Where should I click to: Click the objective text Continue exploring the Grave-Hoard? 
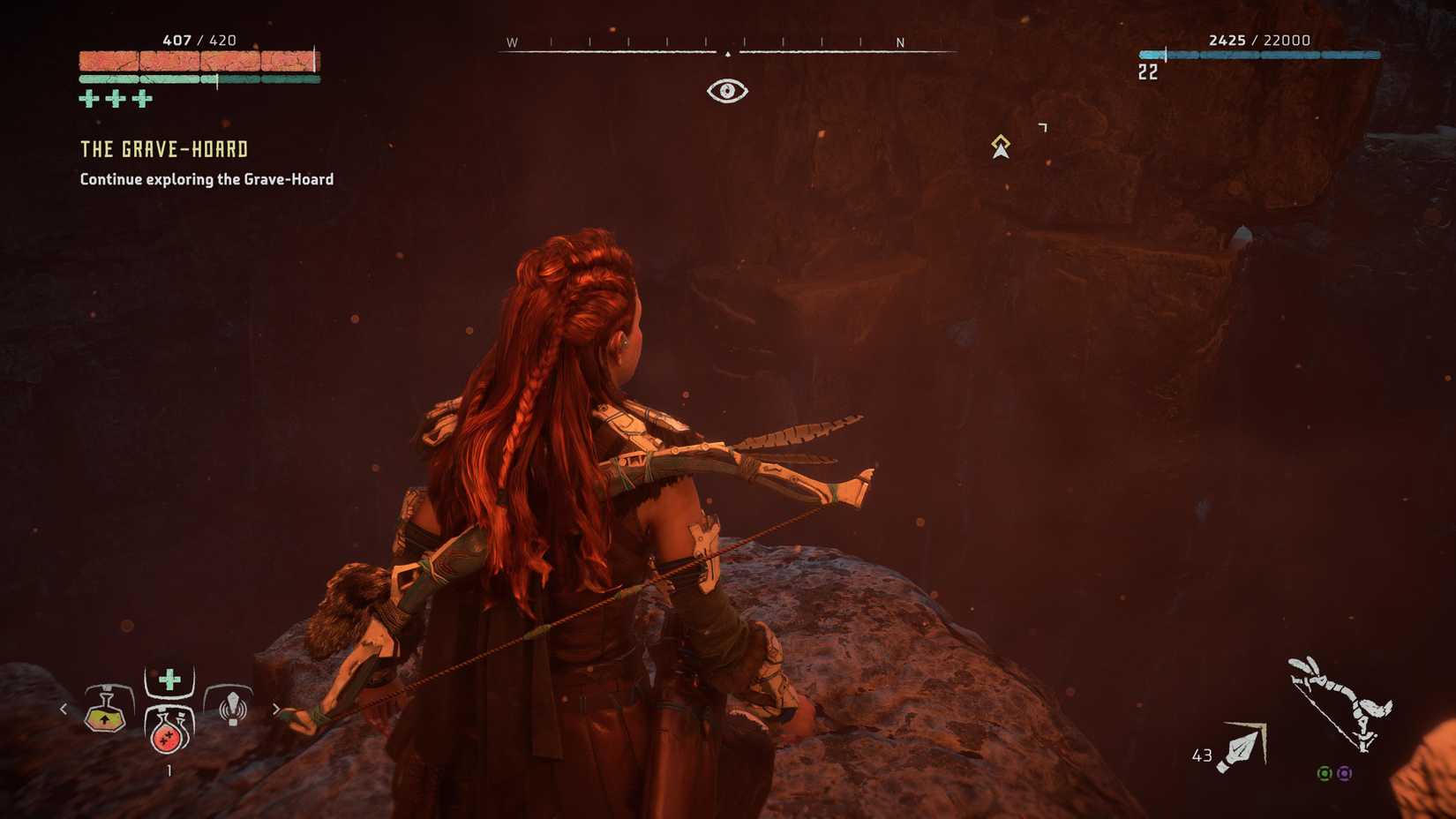point(205,178)
